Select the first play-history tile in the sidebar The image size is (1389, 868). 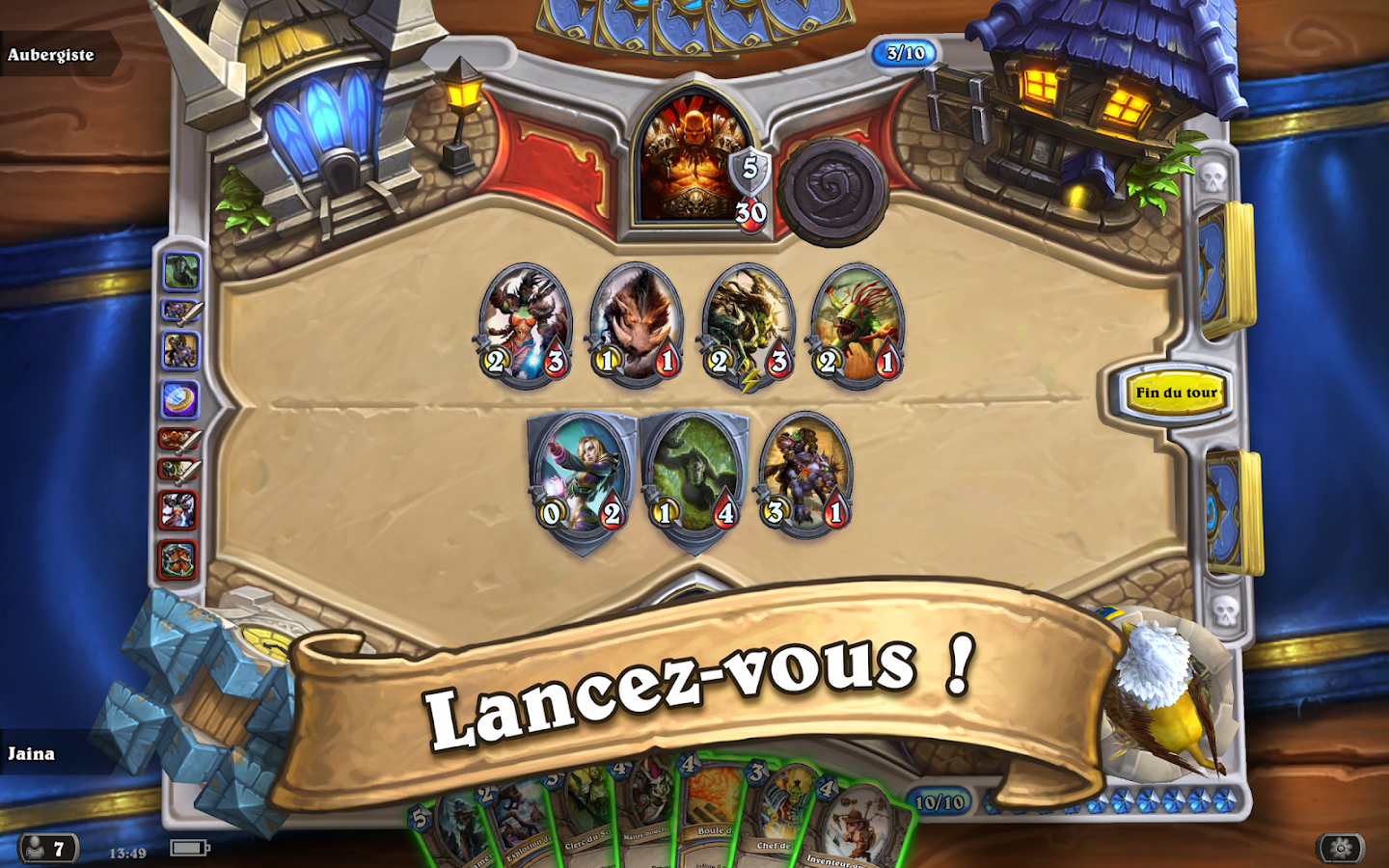pyautogui.click(x=183, y=270)
